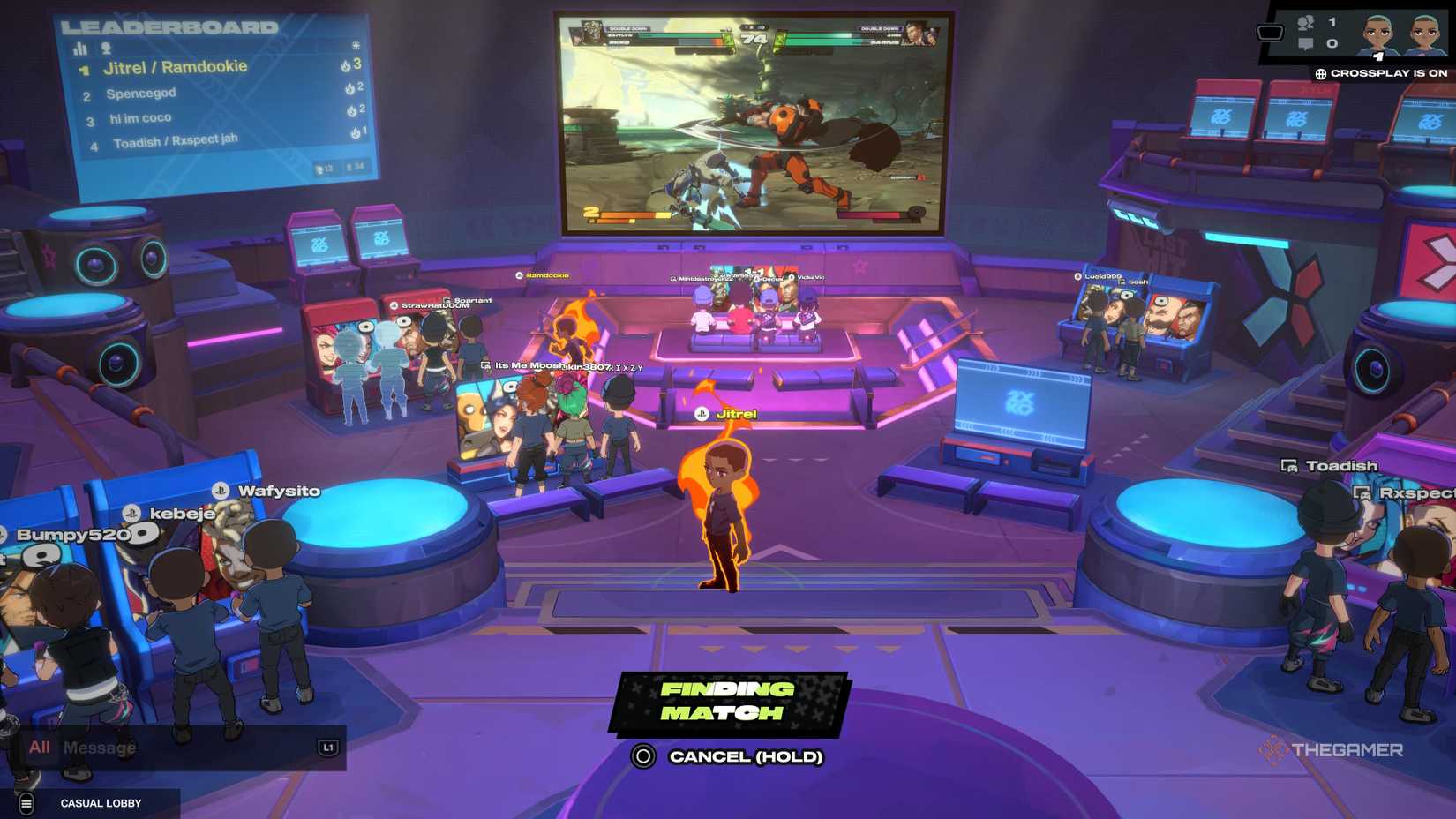Screen dimensions: 1456x819
Task: Expand the All chat channel selector
Action: pyautogui.click(x=38, y=748)
